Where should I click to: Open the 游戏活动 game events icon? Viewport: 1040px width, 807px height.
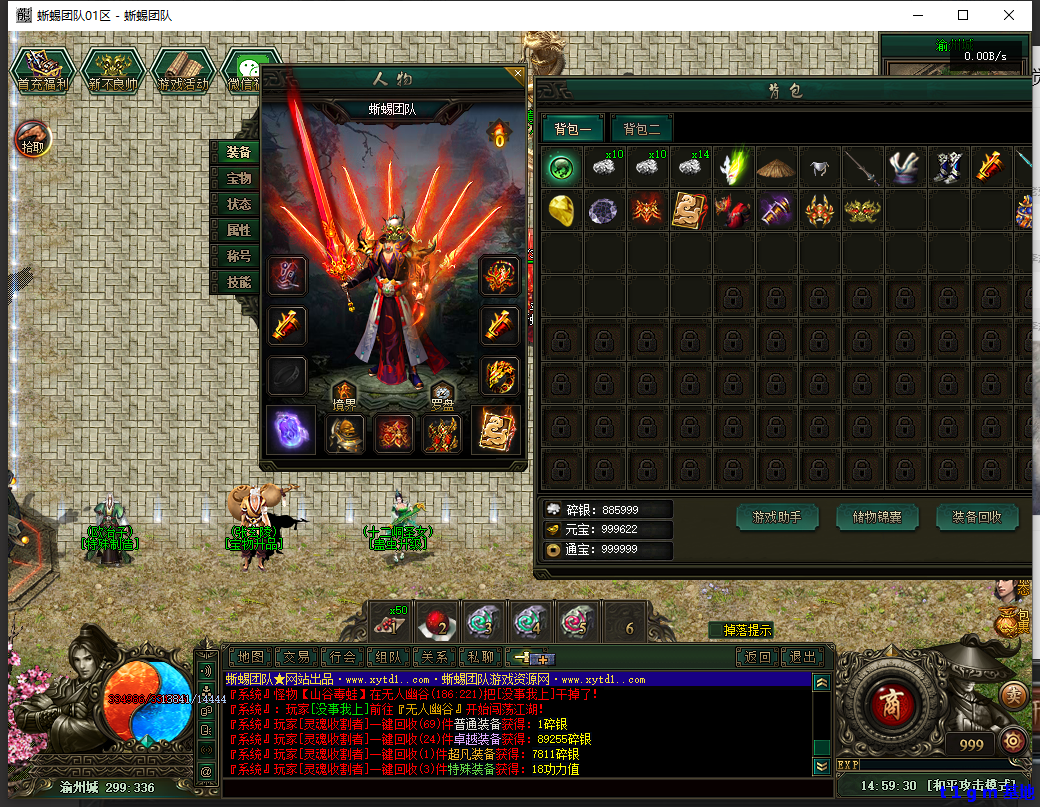pos(183,71)
